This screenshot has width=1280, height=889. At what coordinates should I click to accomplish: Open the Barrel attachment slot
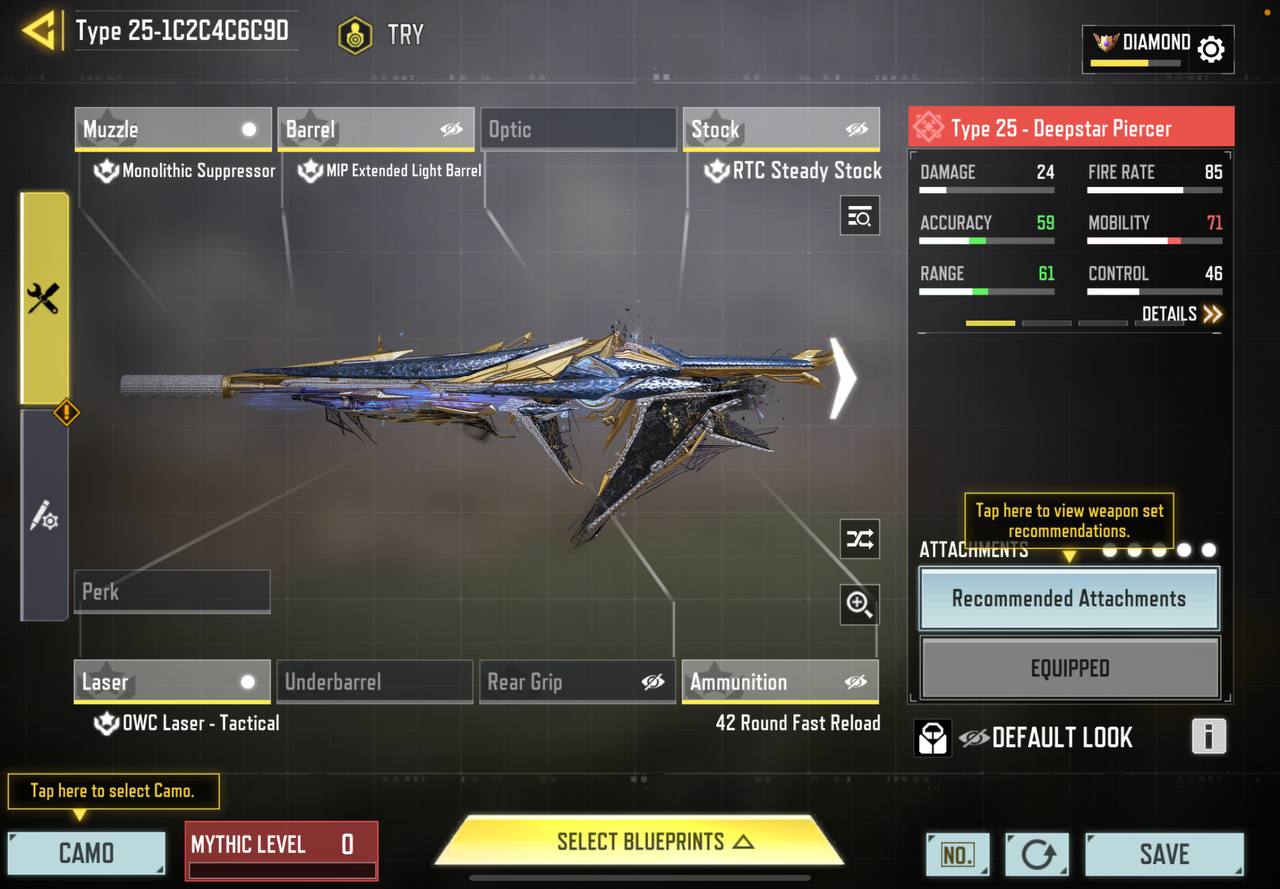375,129
